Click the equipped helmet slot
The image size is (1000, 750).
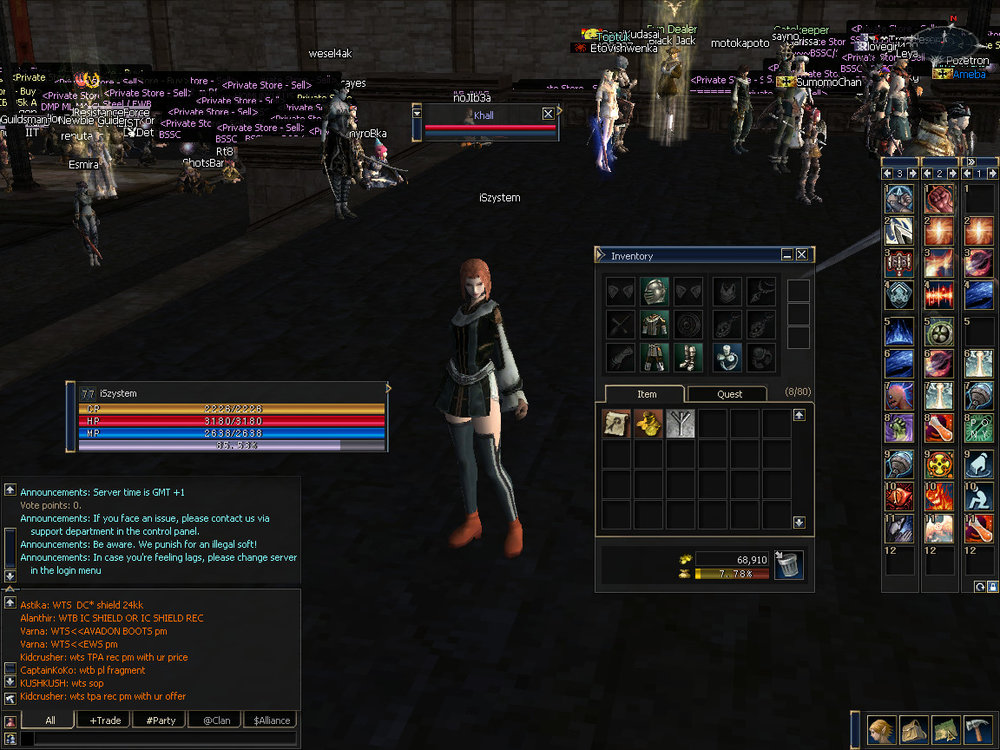click(x=654, y=291)
